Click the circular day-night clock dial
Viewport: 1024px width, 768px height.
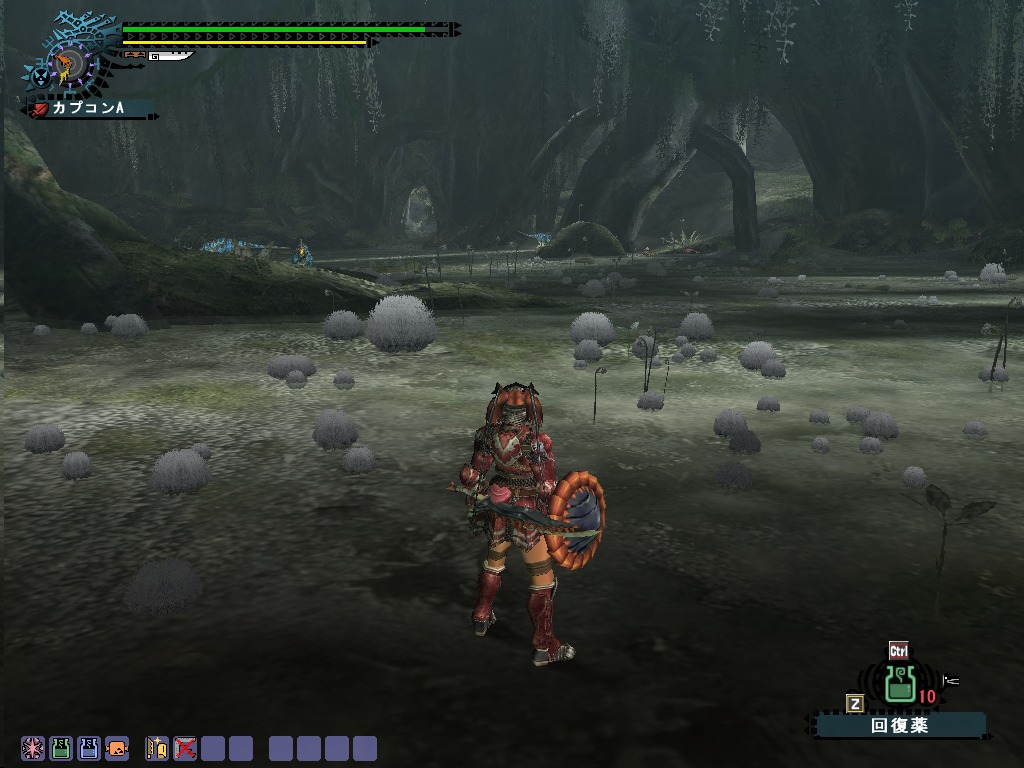(70, 63)
